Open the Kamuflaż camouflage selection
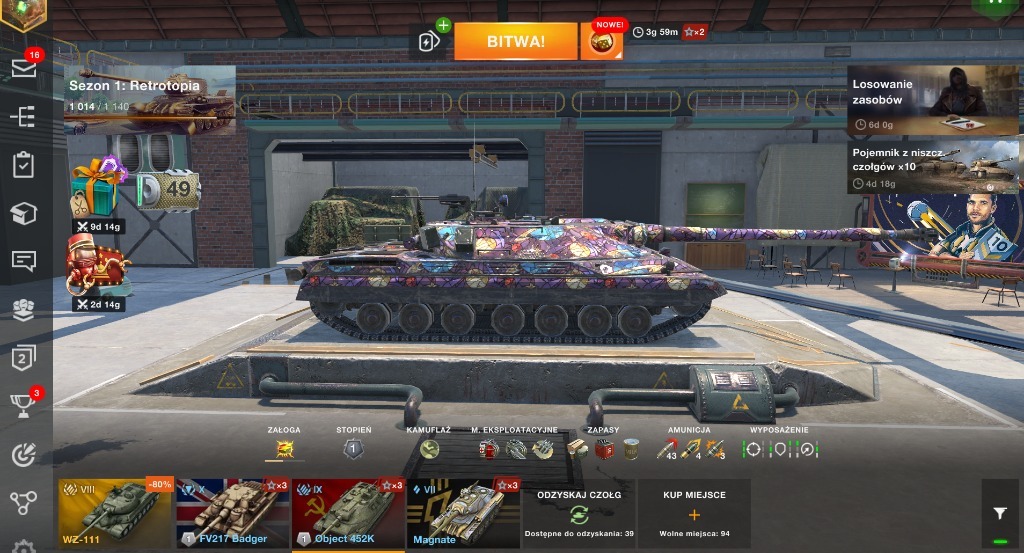 click(x=429, y=449)
